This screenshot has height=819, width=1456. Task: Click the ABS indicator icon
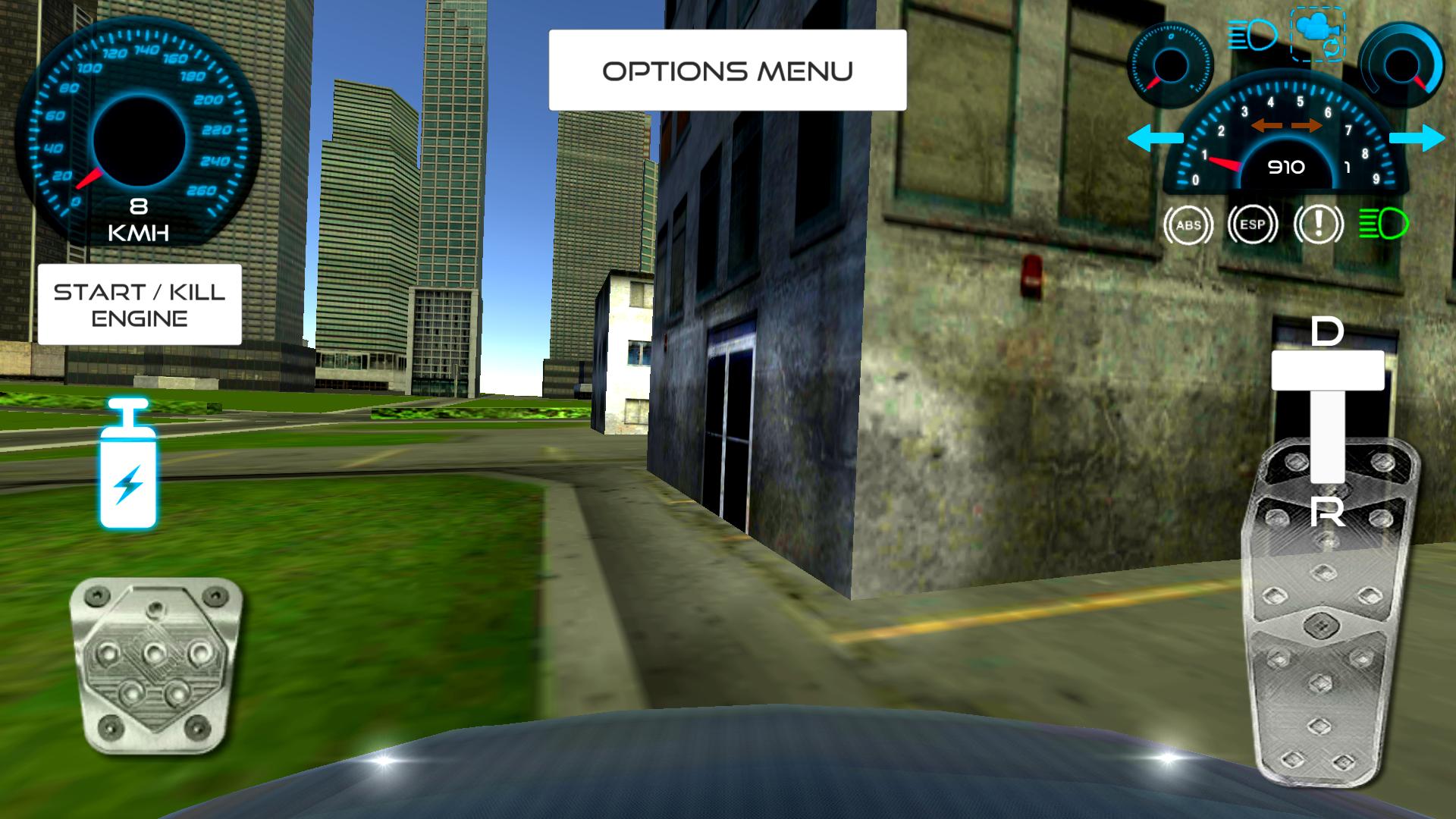(1190, 225)
